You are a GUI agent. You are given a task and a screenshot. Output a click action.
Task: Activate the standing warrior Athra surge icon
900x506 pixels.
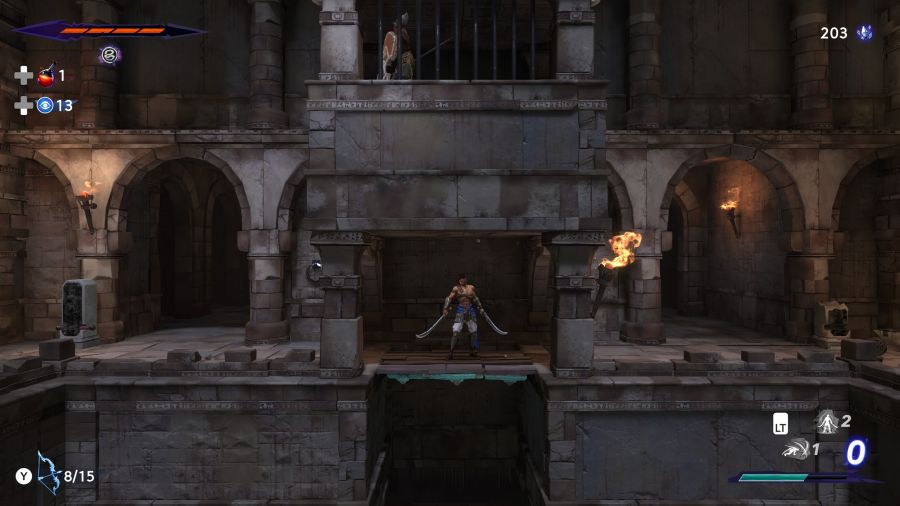click(x=827, y=422)
